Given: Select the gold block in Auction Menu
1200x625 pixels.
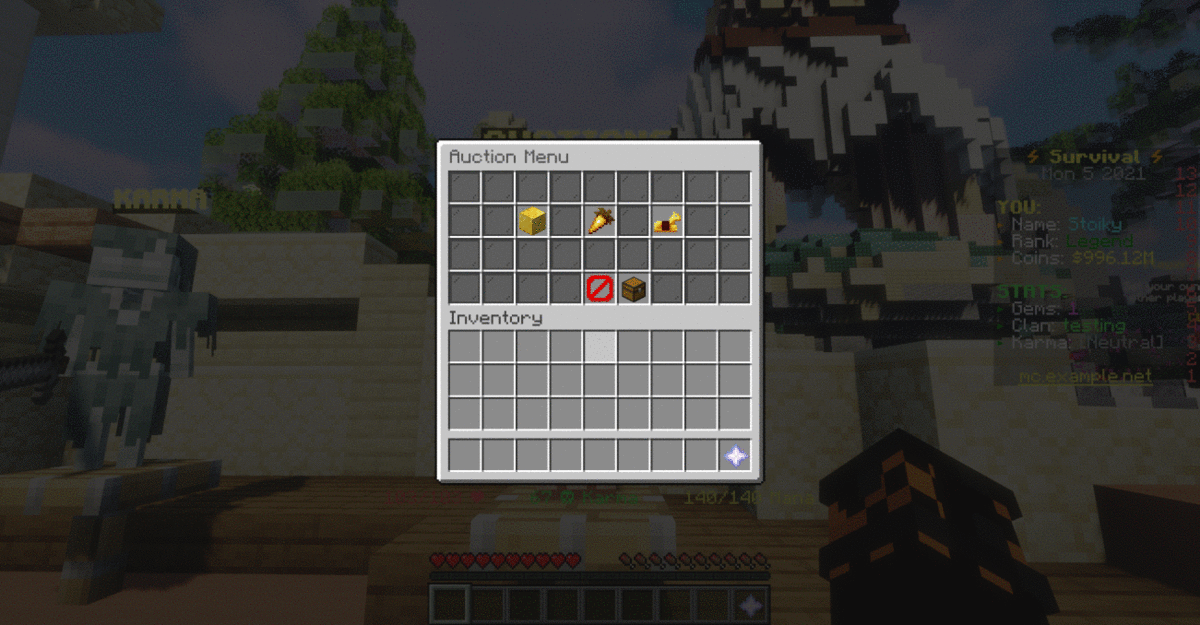Looking at the screenshot, I should coord(532,221).
